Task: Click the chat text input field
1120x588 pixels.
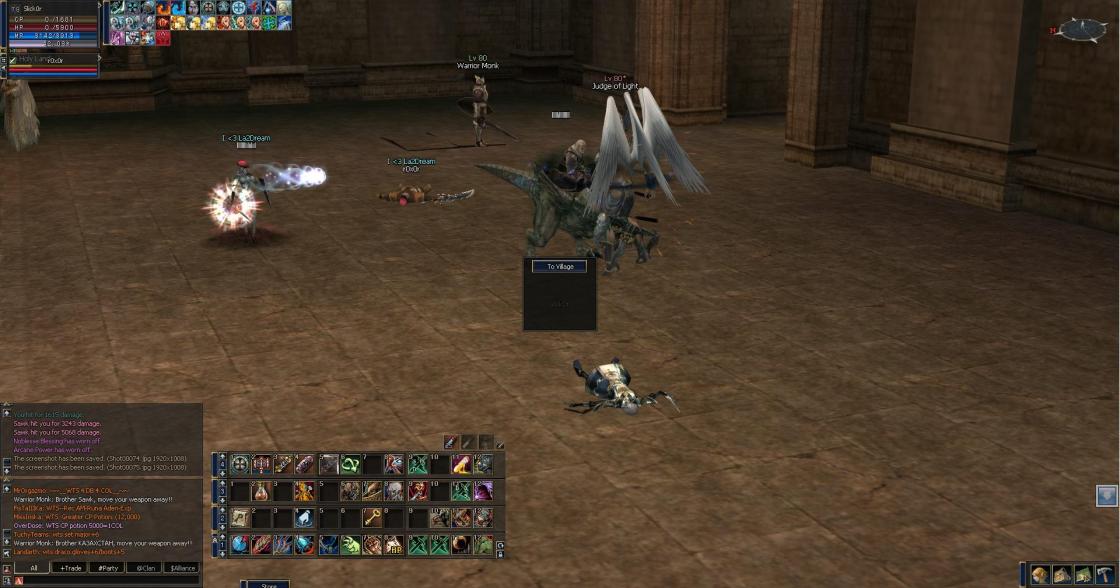Action: 110,580
